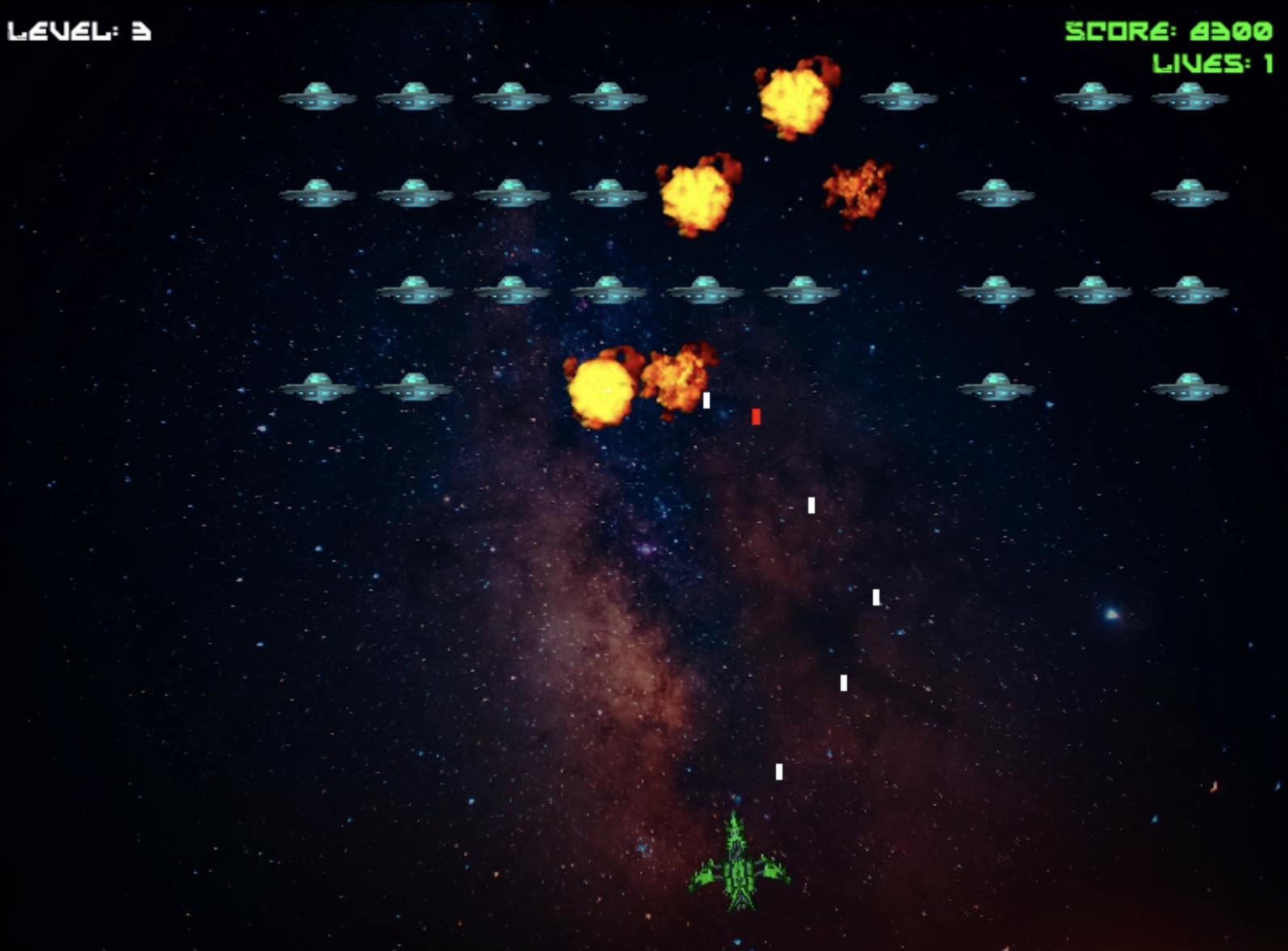Click the red enemy projectile
The height and width of the screenshot is (951, 1288).
(756, 417)
